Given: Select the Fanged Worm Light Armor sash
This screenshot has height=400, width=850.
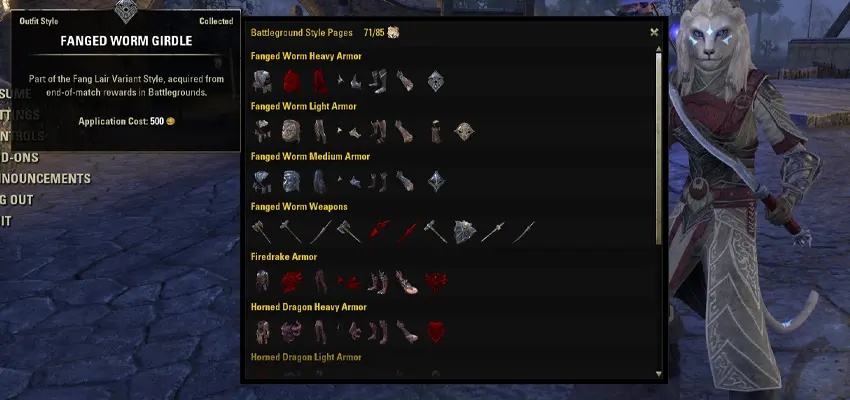Looking at the screenshot, I should pos(435,131).
